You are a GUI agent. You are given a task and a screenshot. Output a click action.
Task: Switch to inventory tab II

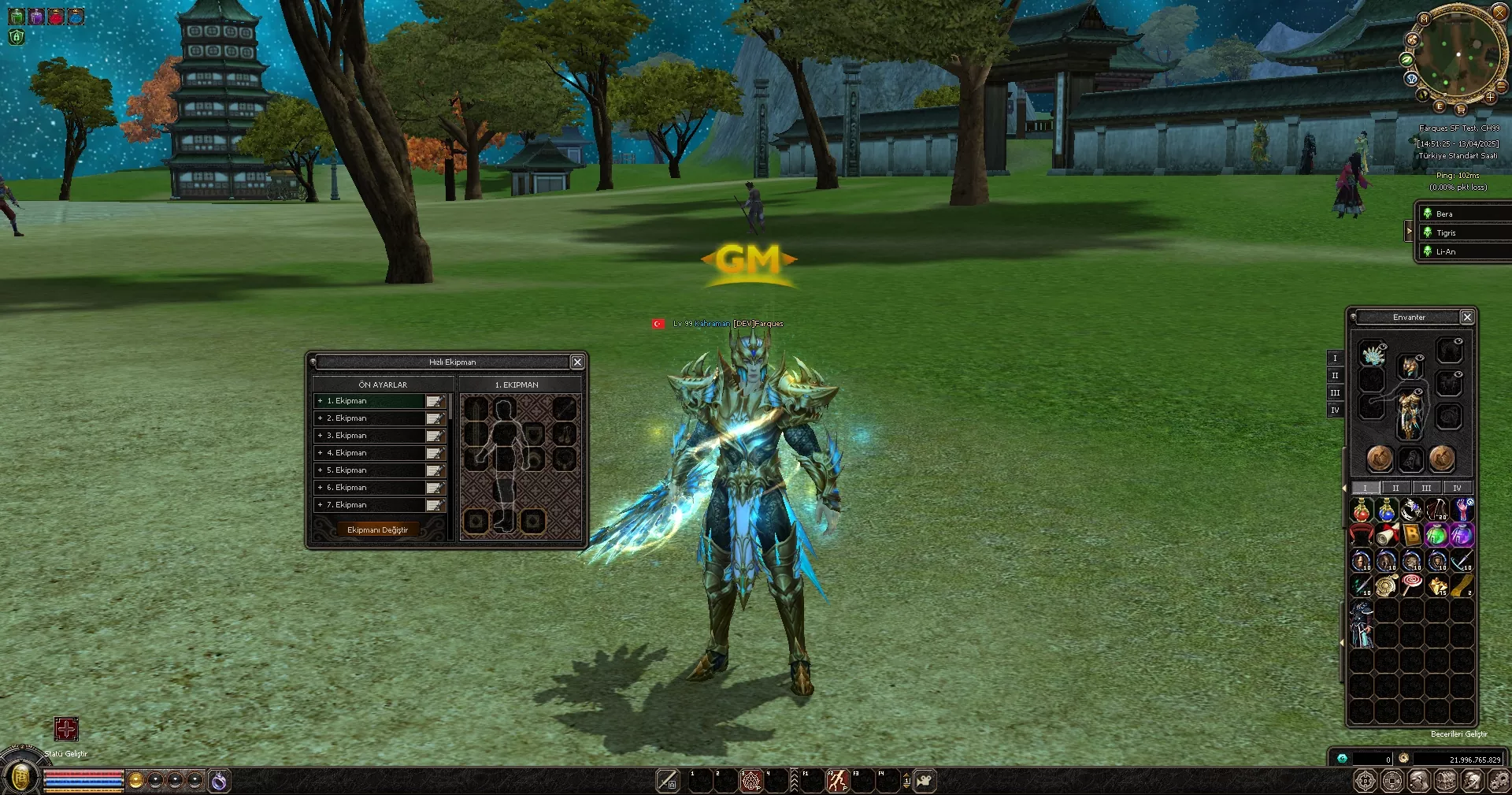1395,489
